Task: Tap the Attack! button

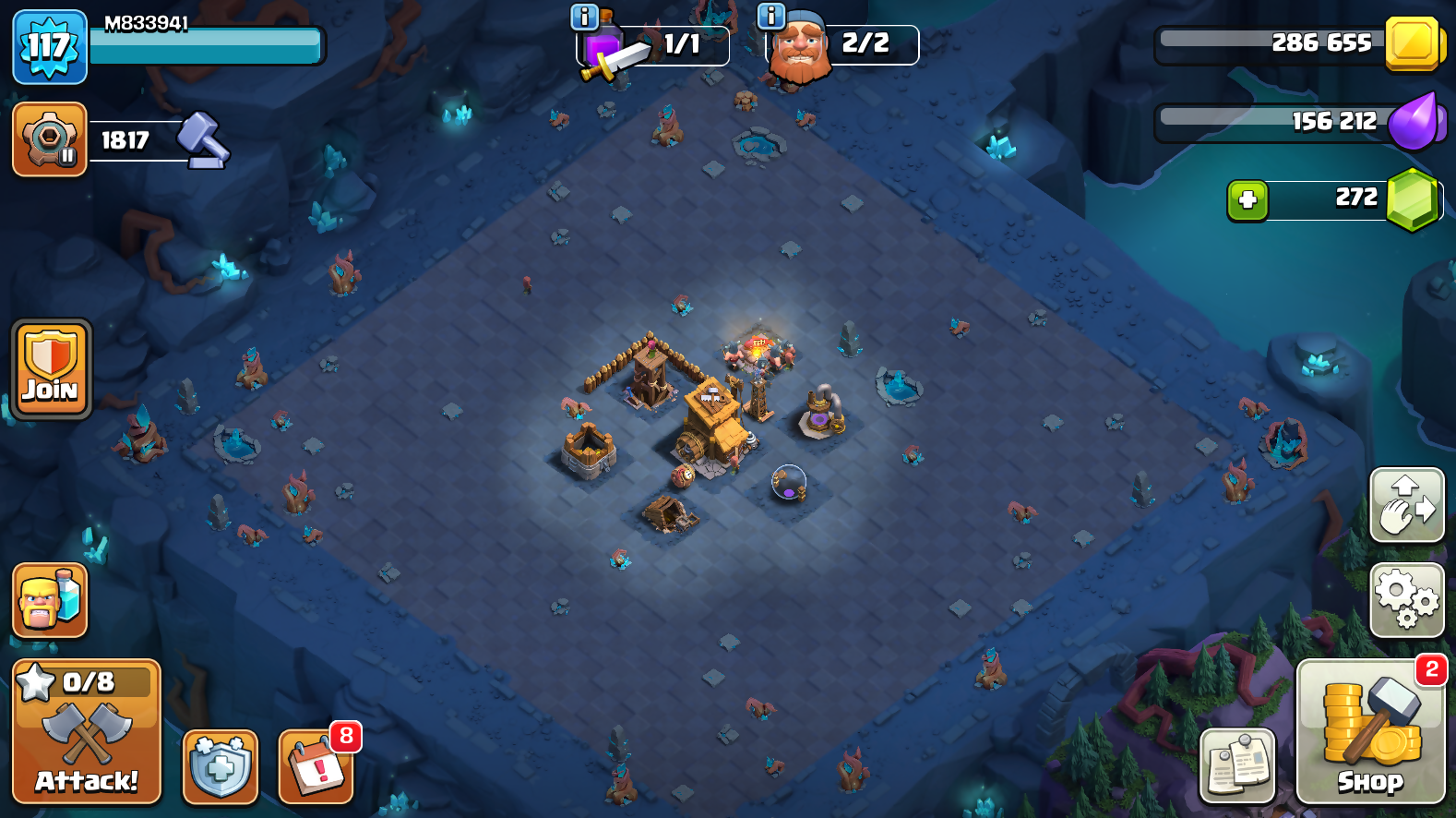Action: point(87,731)
